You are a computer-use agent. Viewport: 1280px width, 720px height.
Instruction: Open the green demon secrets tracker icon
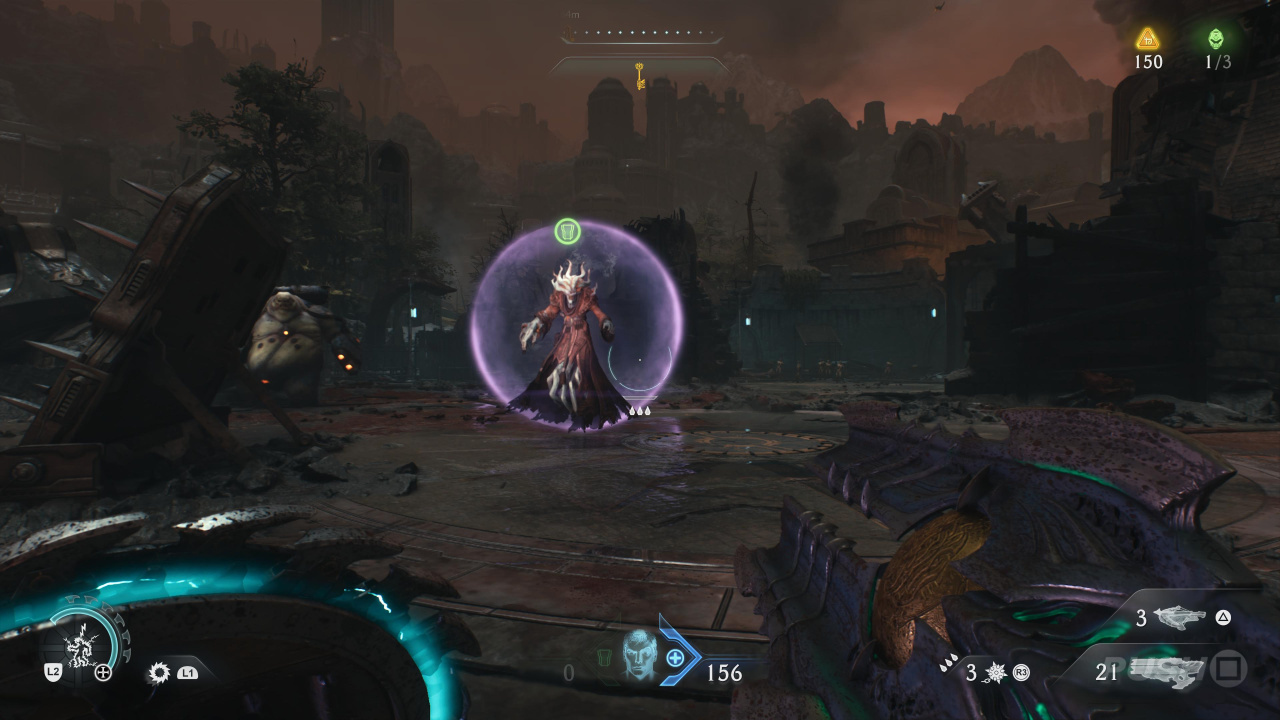tap(1216, 38)
